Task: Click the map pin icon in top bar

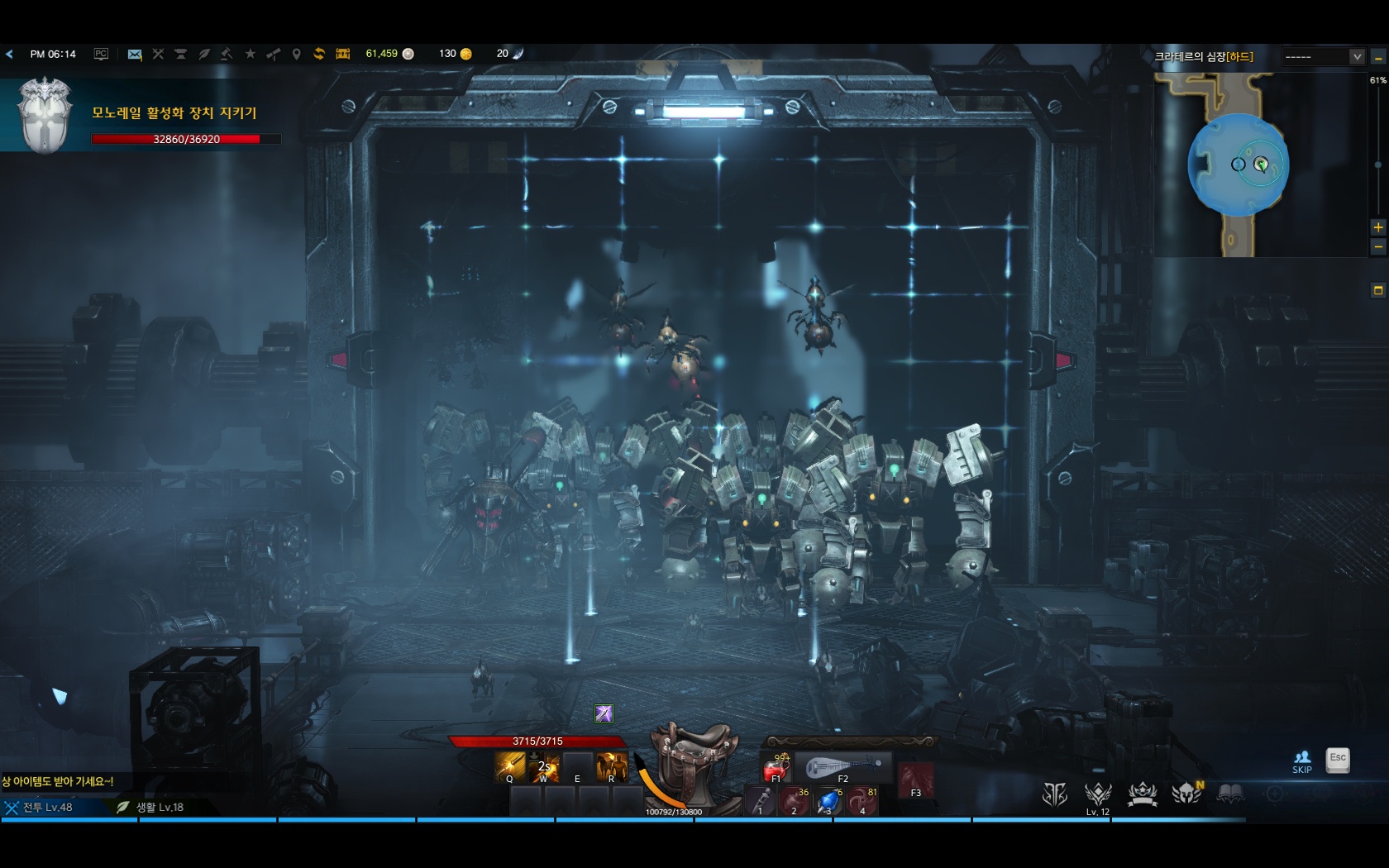Action: click(x=296, y=54)
